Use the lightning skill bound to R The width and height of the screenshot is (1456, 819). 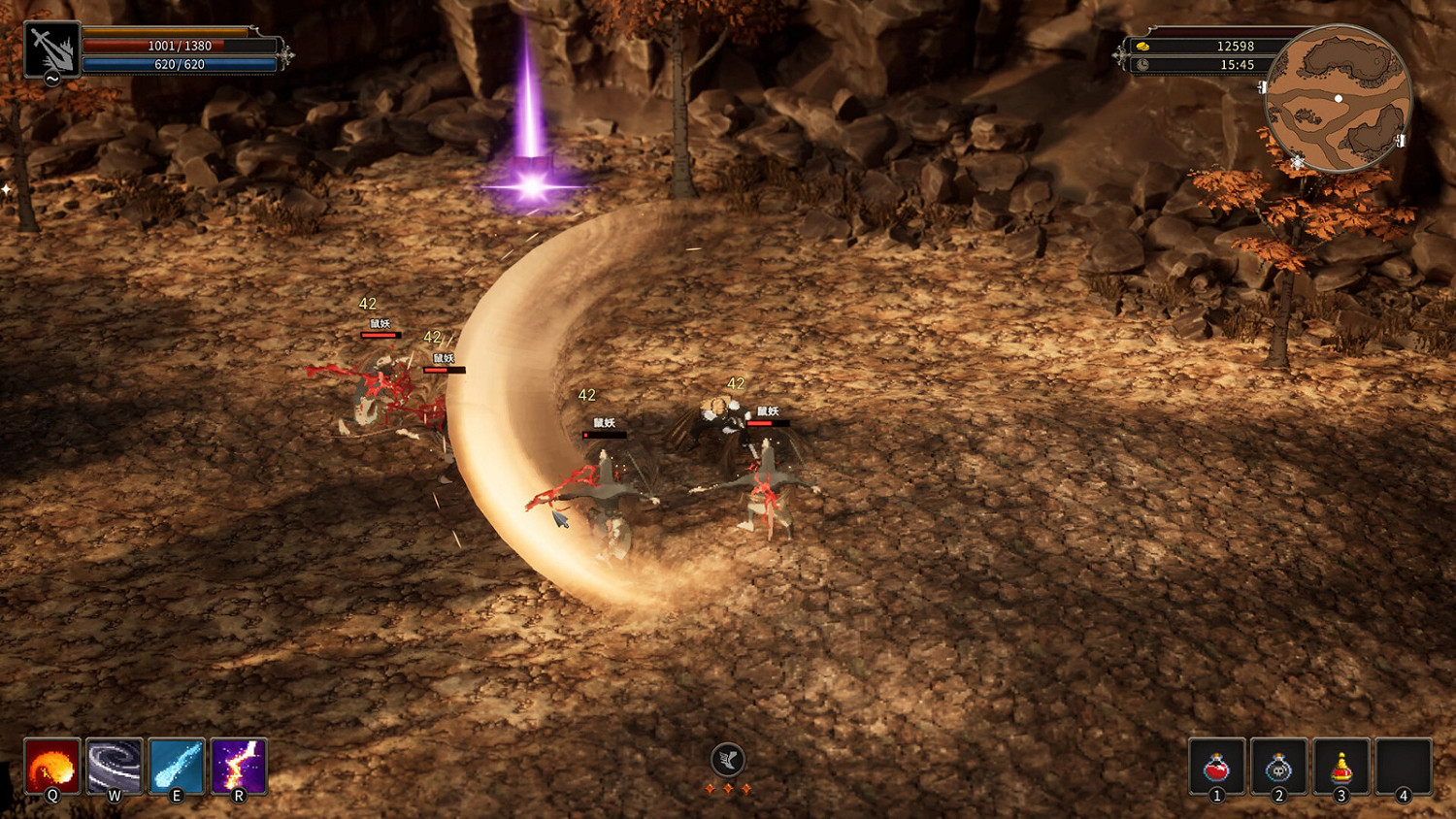[x=239, y=768]
